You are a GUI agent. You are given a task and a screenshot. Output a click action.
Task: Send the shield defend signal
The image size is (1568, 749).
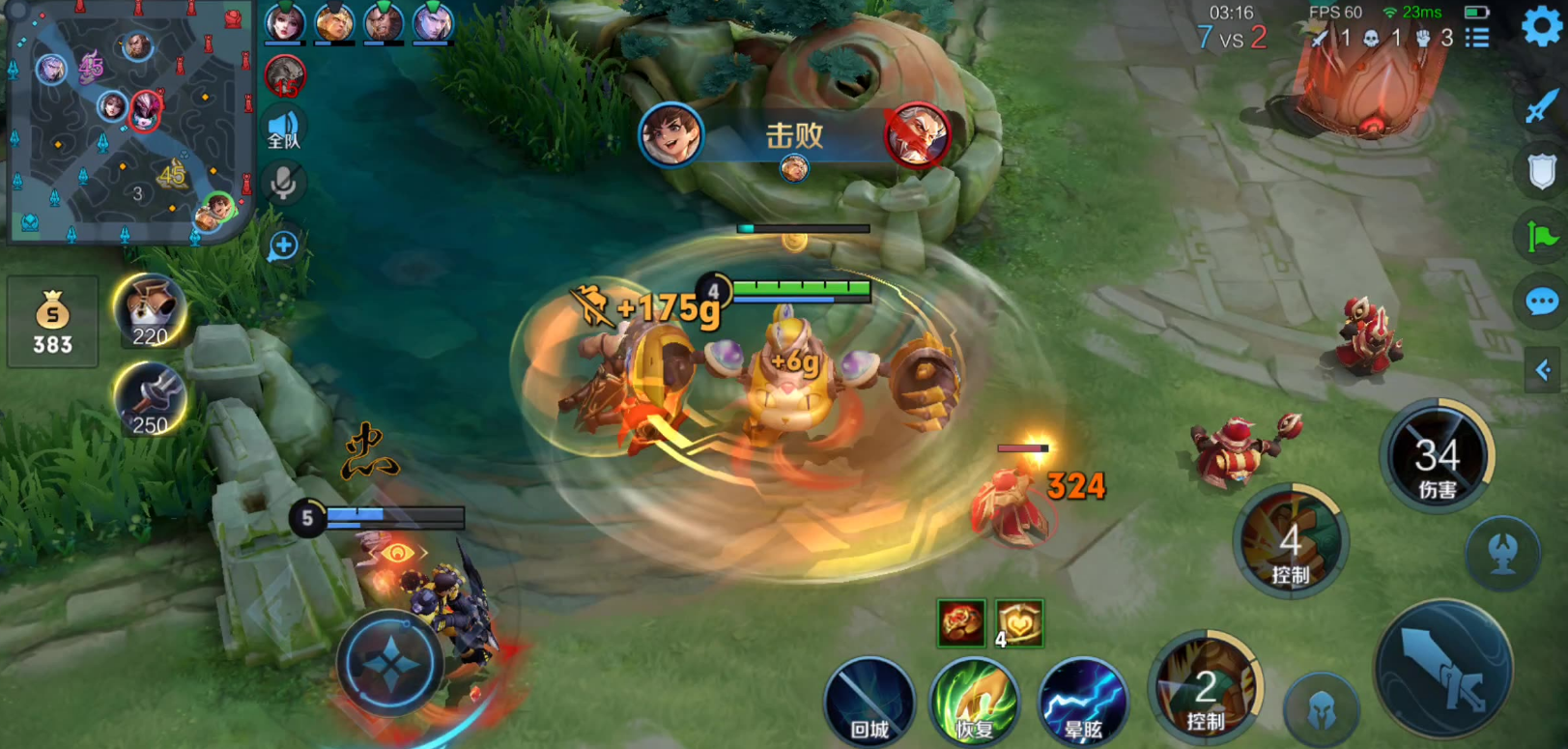1541,172
